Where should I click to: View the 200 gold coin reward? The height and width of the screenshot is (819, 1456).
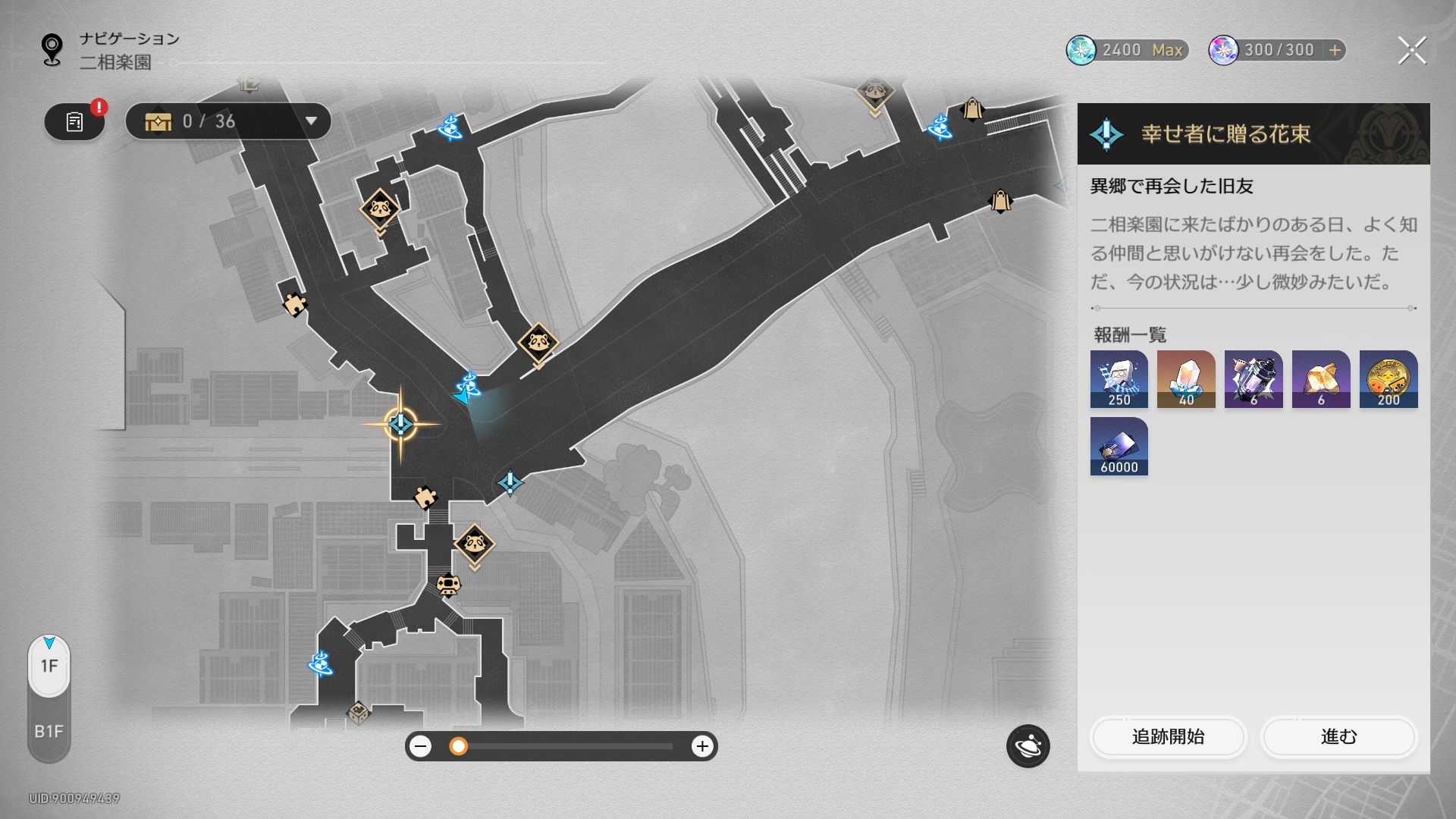pyautogui.click(x=1388, y=379)
